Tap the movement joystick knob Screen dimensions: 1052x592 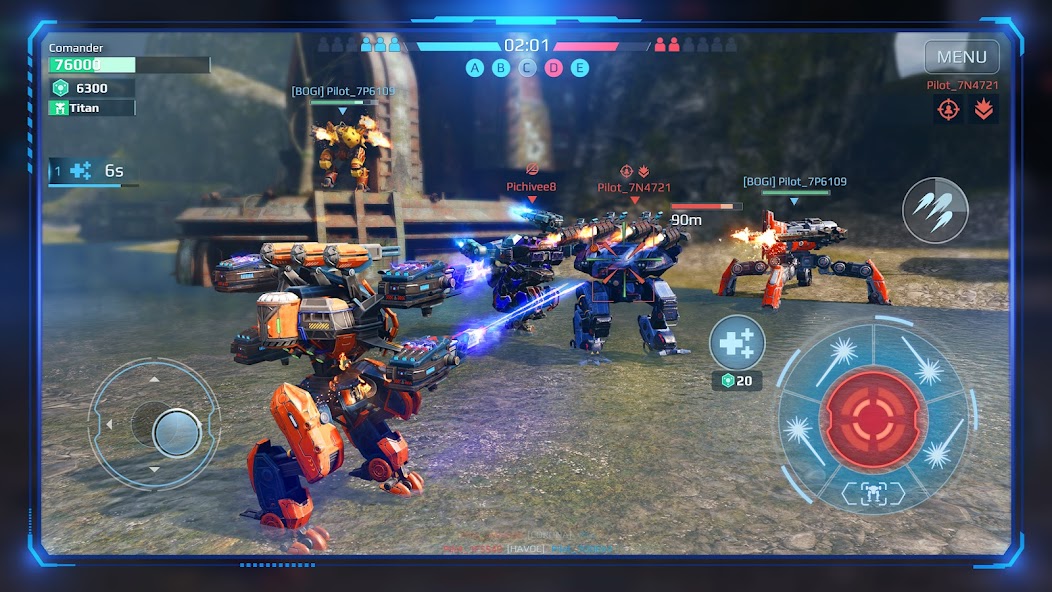[x=177, y=433]
